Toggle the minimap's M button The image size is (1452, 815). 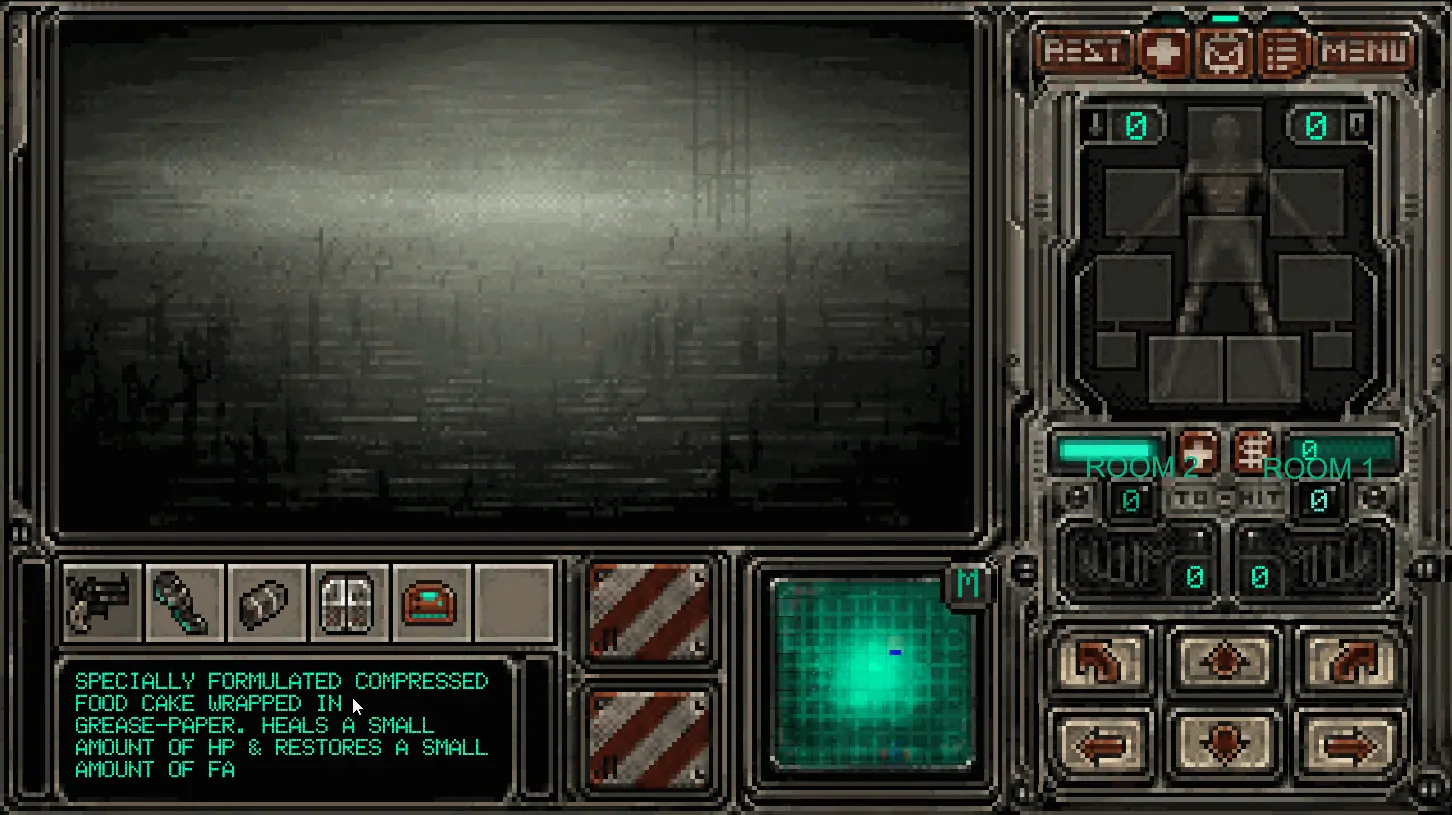click(x=967, y=585)
